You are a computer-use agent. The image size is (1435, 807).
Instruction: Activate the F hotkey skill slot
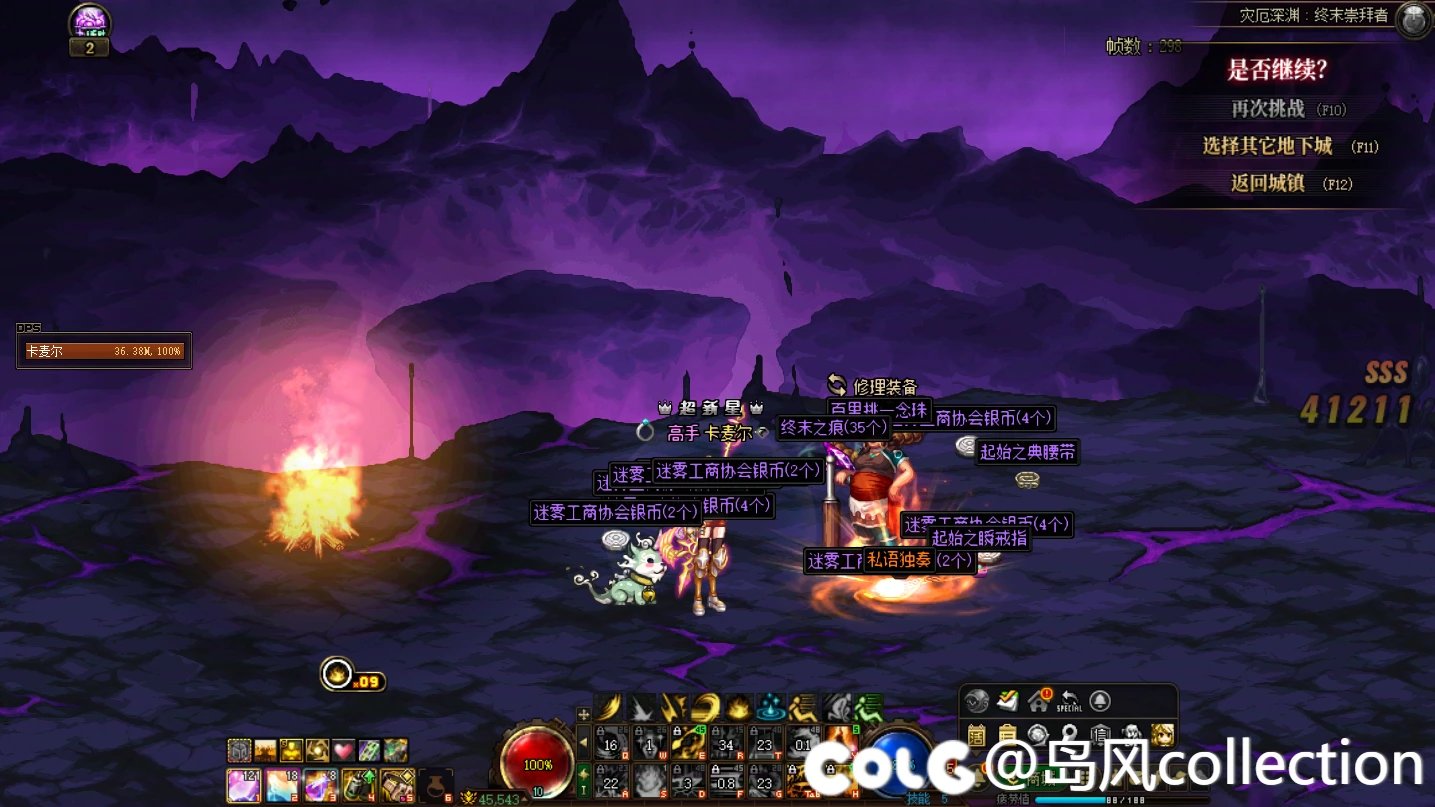point(728,780)
